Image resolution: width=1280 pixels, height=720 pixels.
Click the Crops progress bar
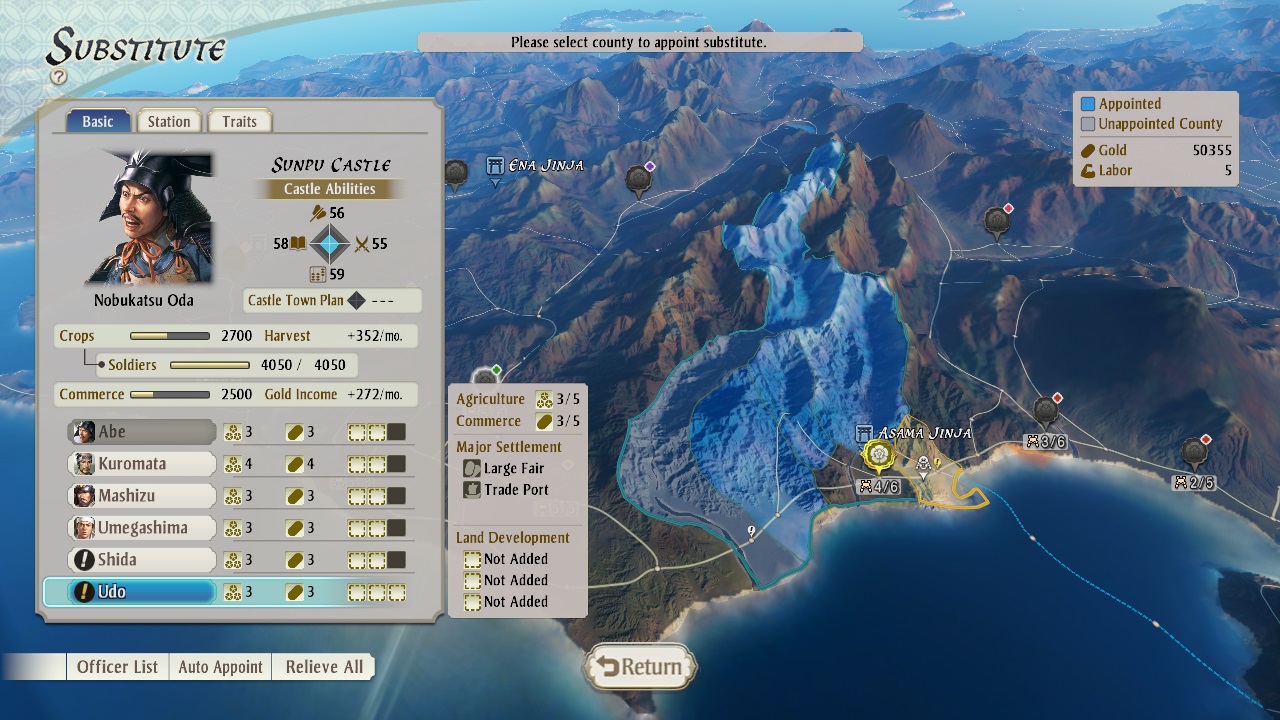pos(170,335)
